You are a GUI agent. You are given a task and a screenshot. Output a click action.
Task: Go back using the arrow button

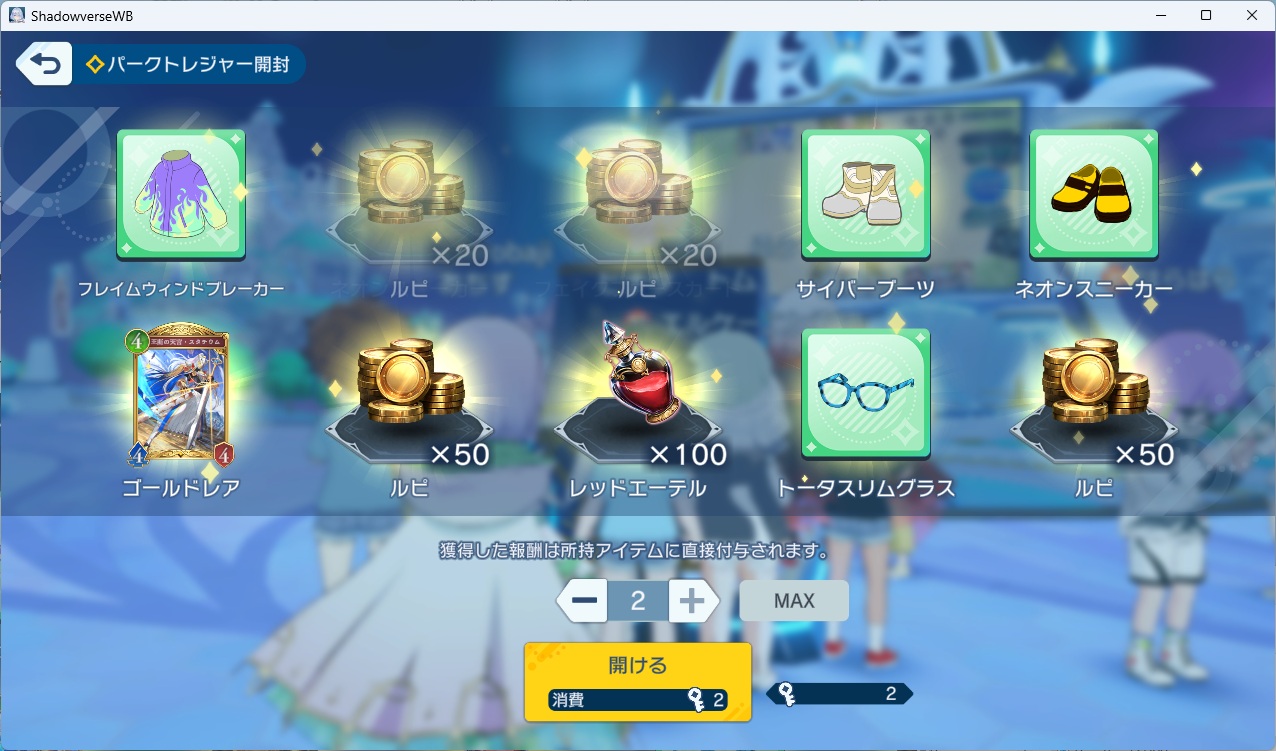(x=44, y=64)
